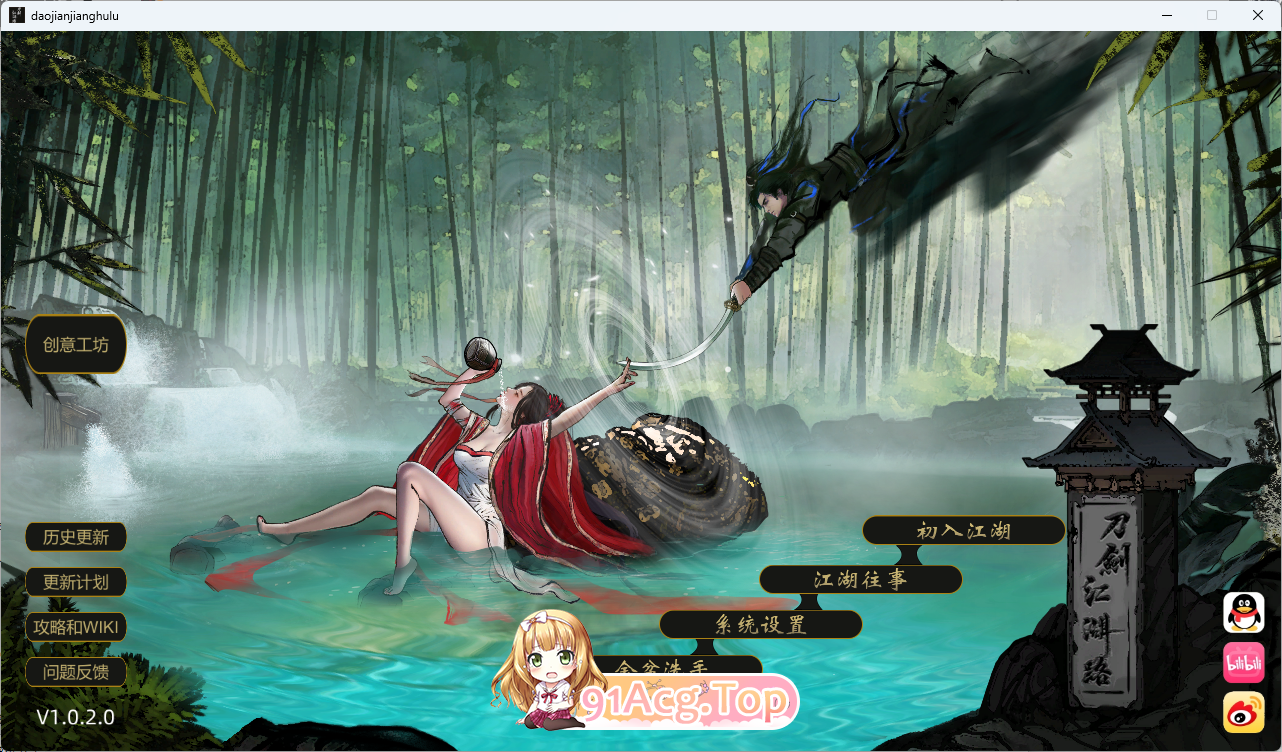1282x752 pixels.
Task: Open 攻略和WIKI (guides and wiki)
Action: (75, 627)
